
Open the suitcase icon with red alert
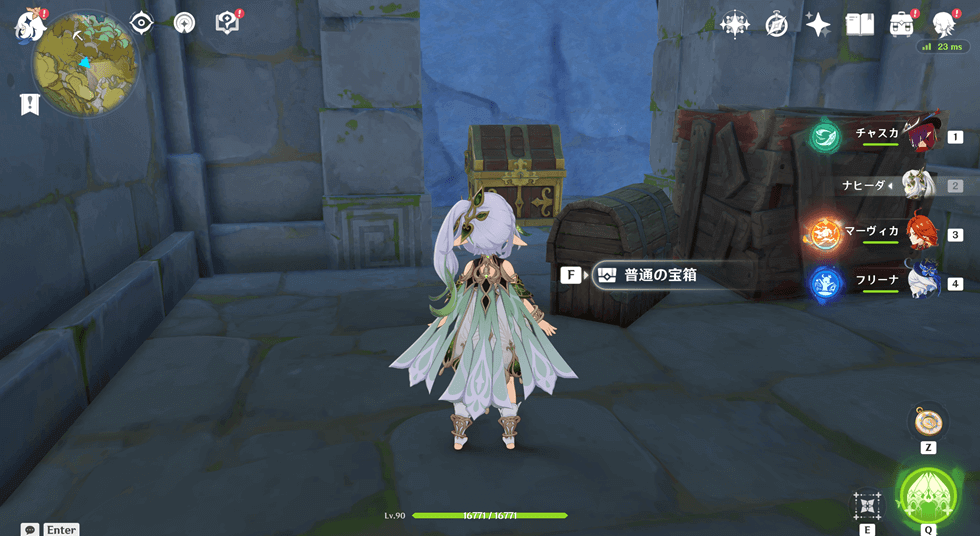[902, 24]
